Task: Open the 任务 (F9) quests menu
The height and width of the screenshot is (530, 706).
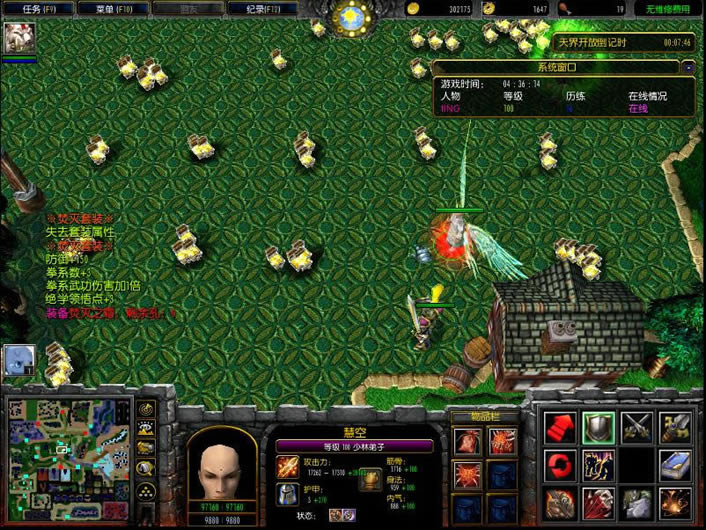Action: point(31,8)
